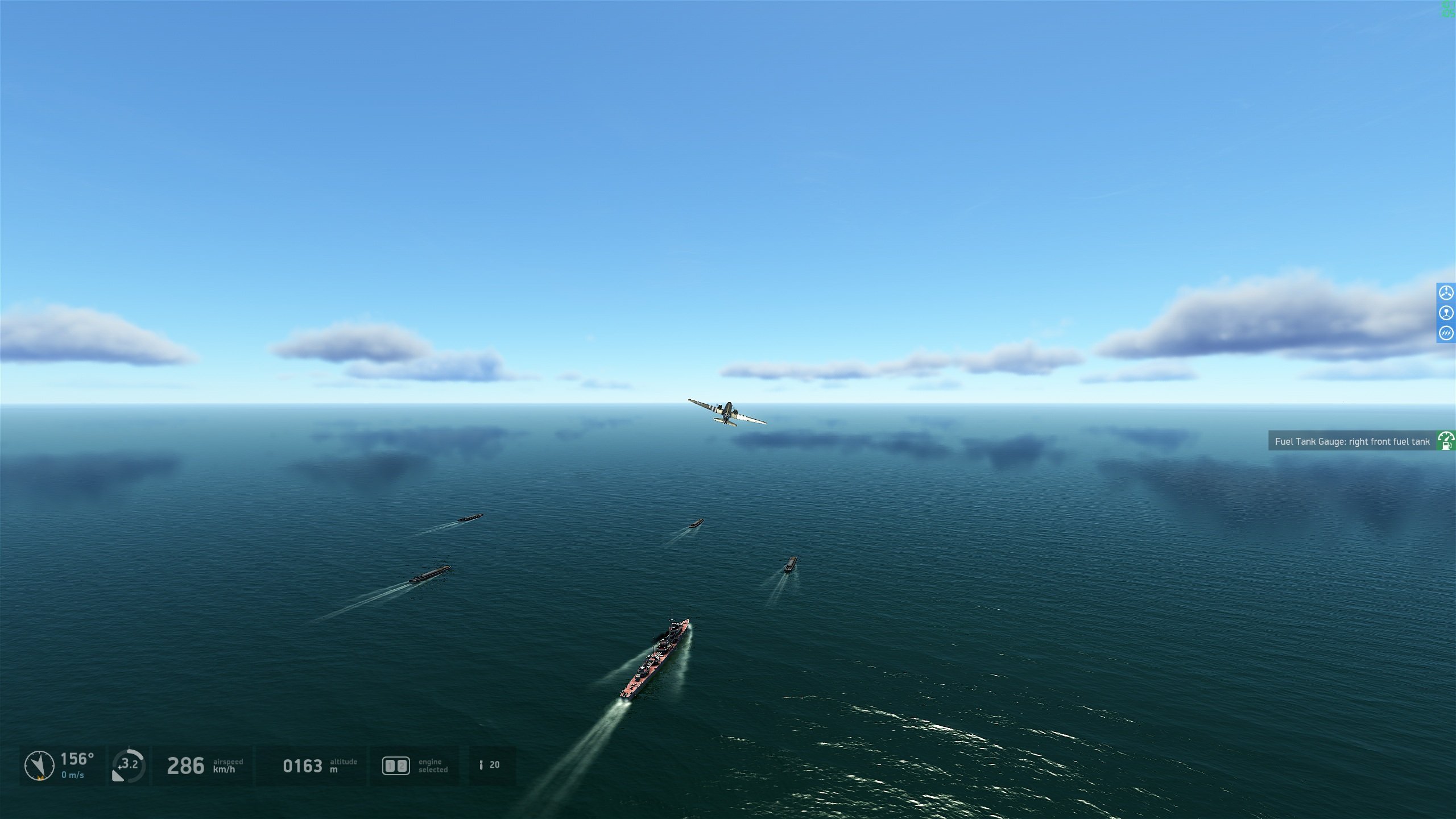Select the propeller engine control icon on right edge
Viewport: 1456px width, 819px height.
pyautogui.click(x=1446, y=293)
